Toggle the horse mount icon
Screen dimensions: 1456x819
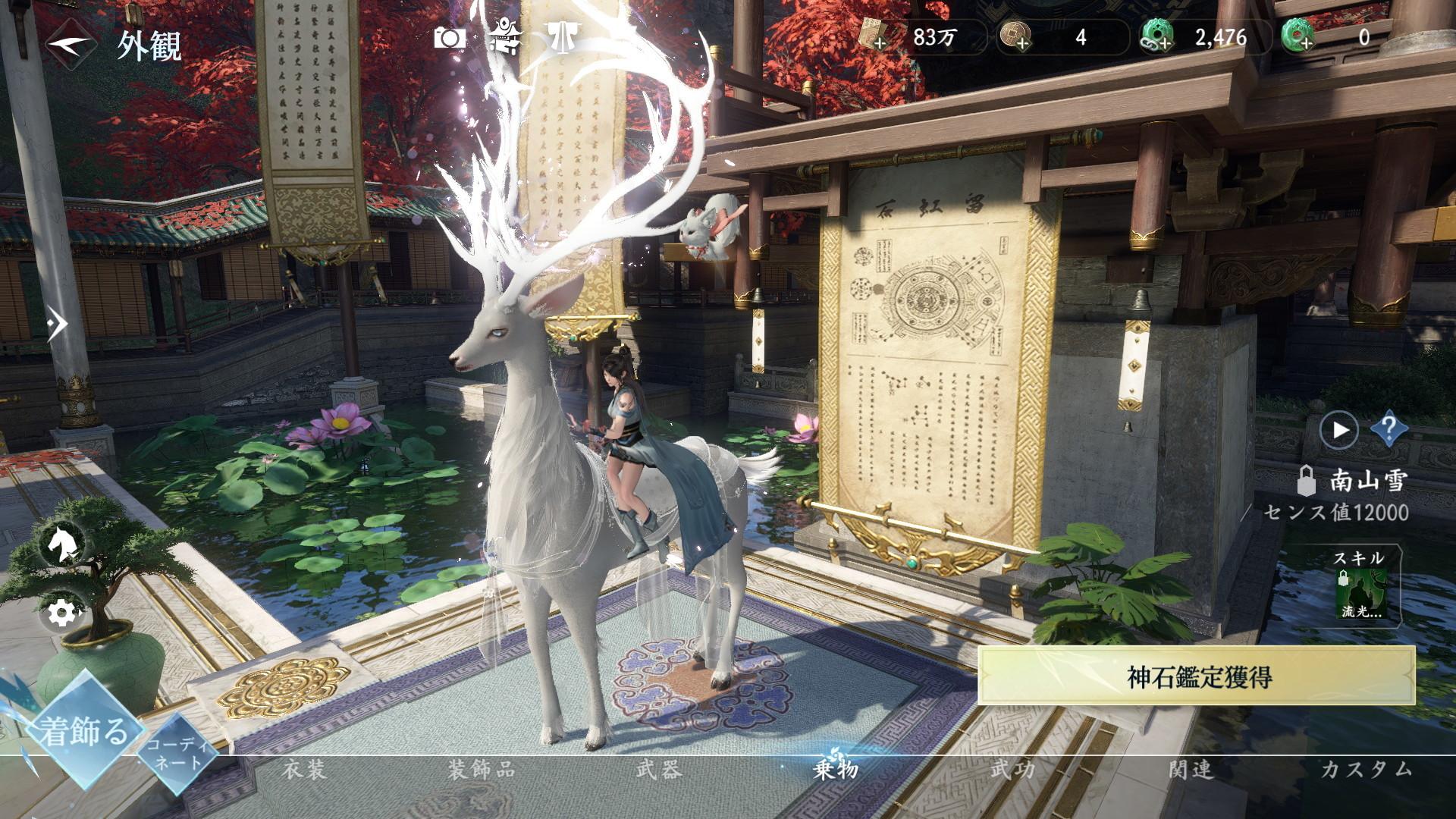[x=60, y=543]
